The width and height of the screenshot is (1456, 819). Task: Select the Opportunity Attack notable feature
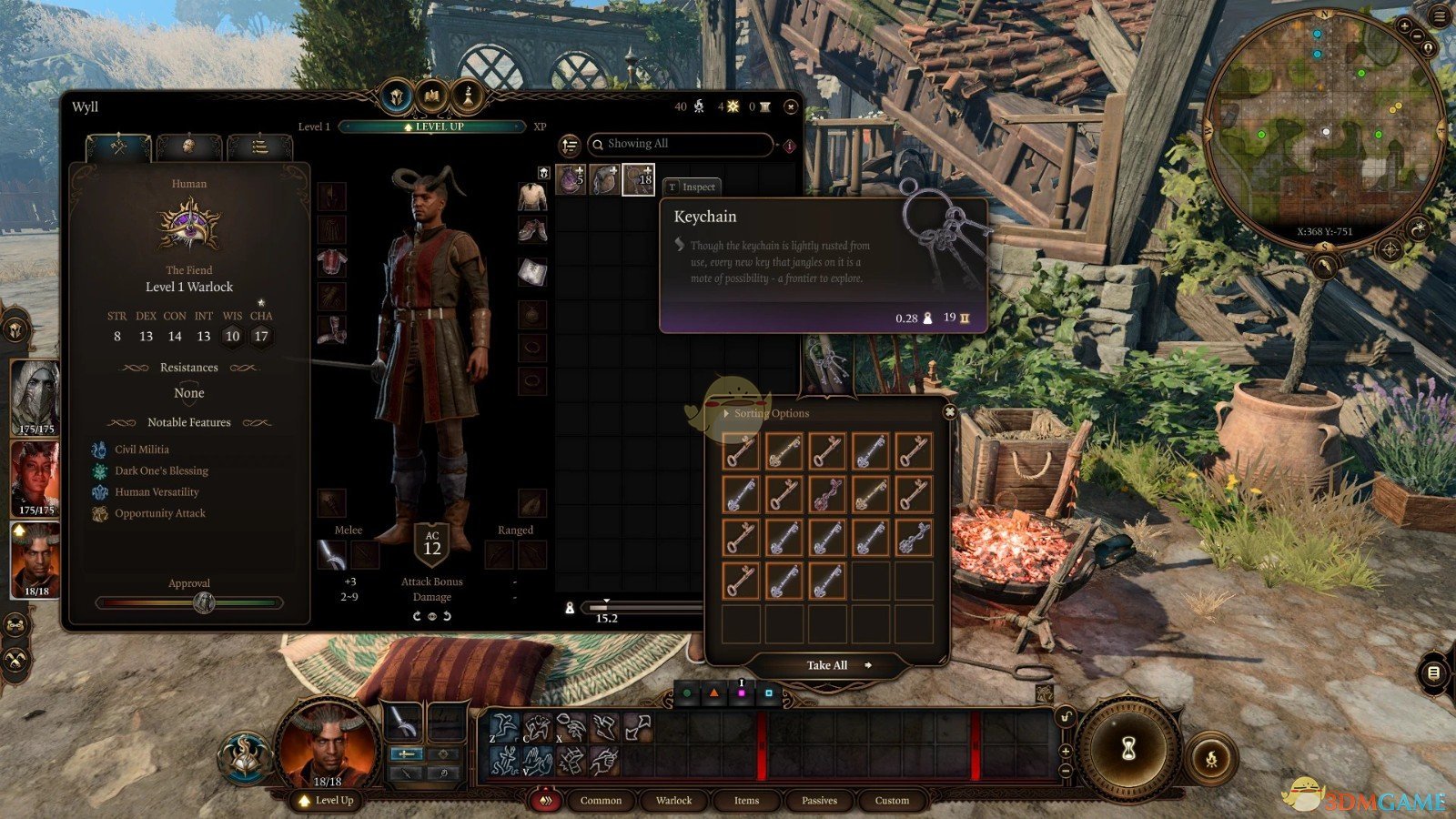[159, 513]
